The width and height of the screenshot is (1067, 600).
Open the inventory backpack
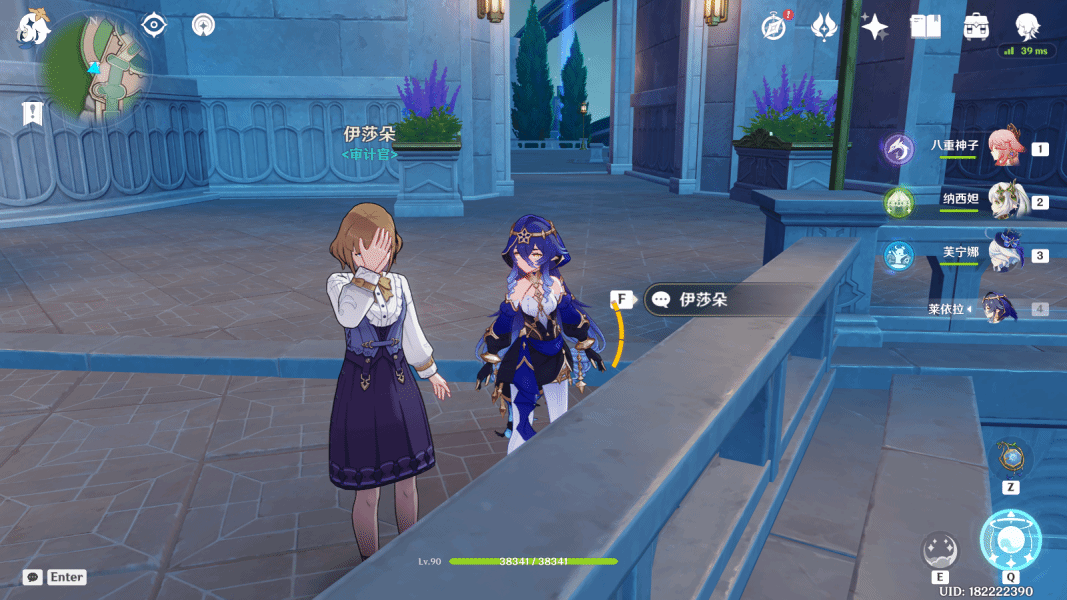click(976, 27)
